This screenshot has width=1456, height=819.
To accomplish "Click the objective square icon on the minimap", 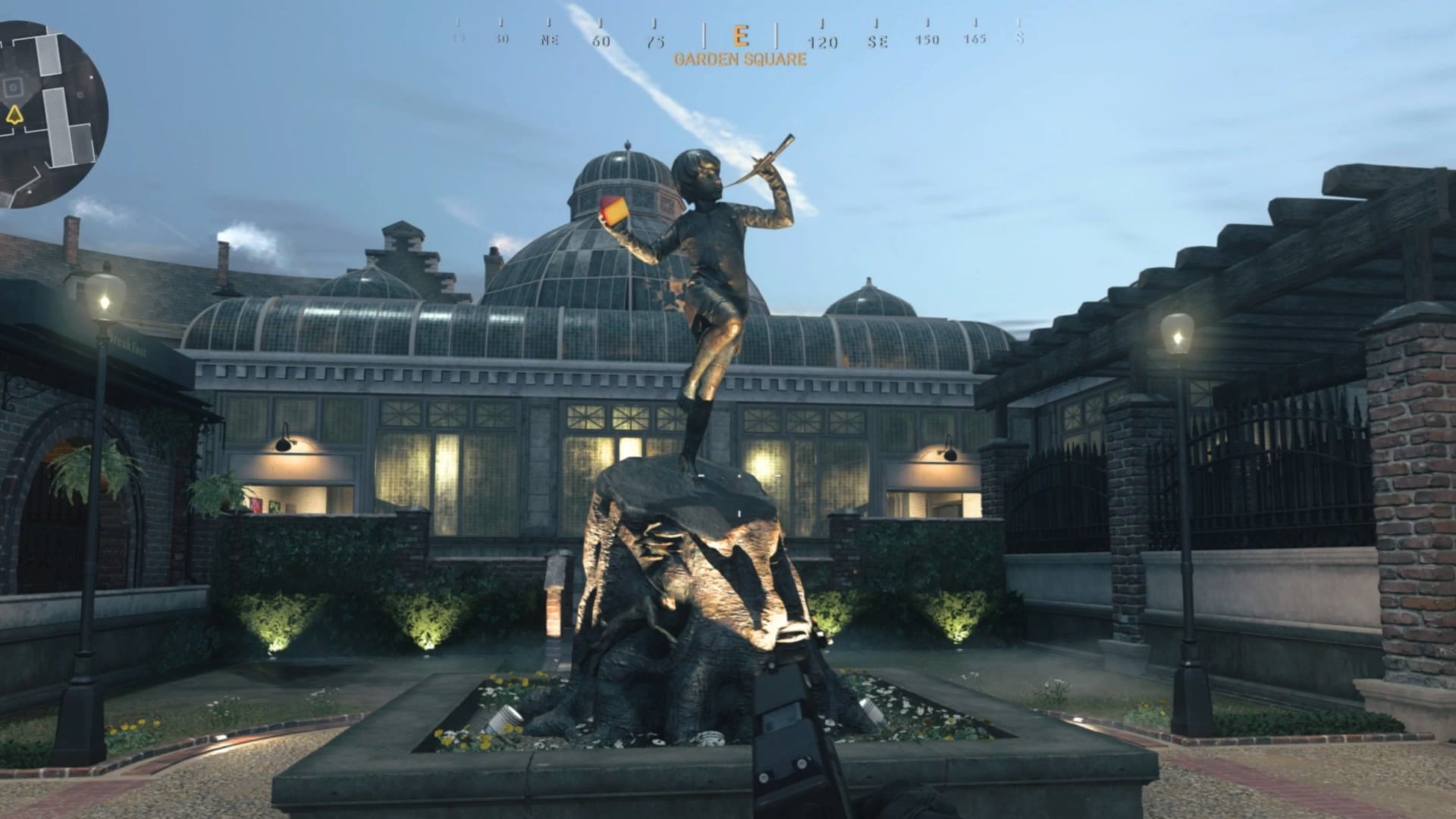I will click(x=12, y=86).
